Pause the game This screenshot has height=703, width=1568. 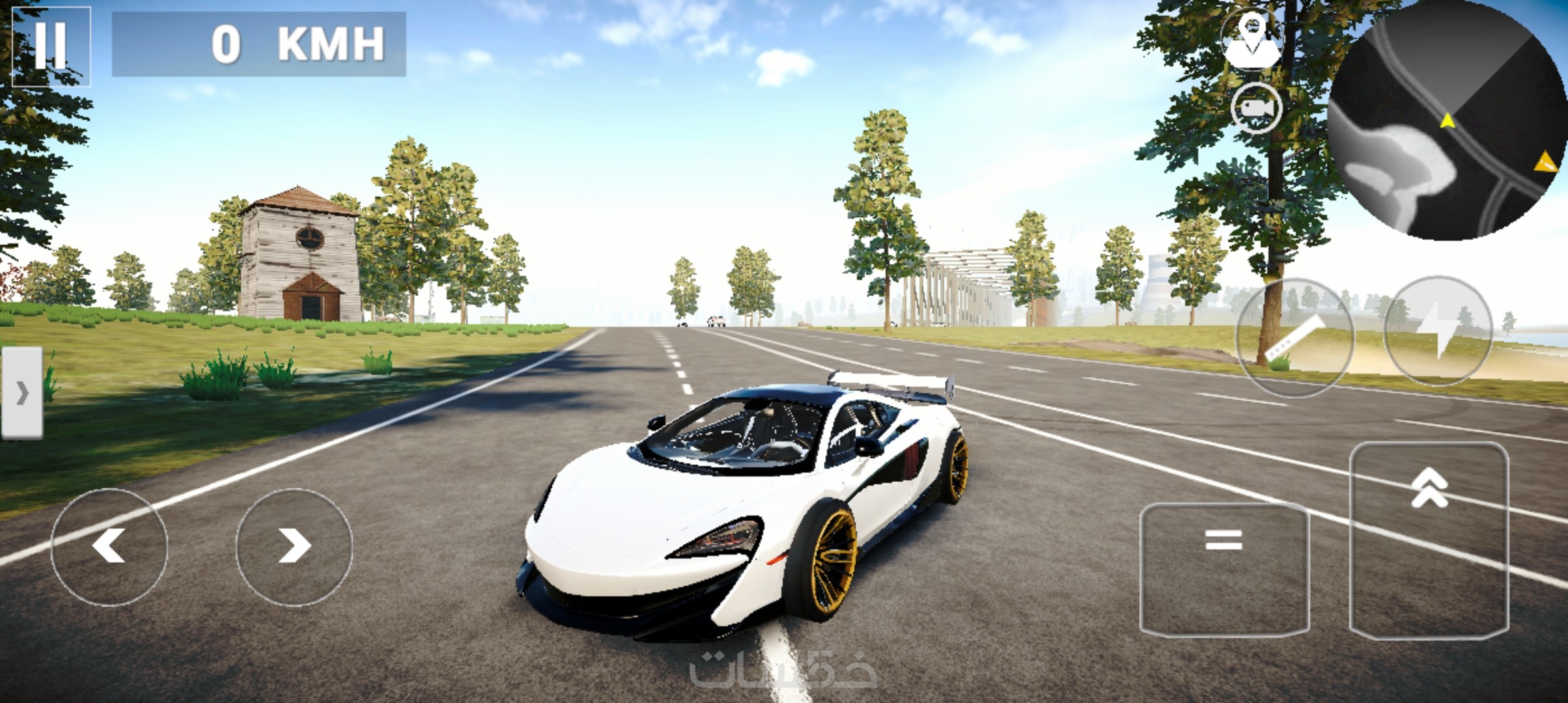(51, 46)
